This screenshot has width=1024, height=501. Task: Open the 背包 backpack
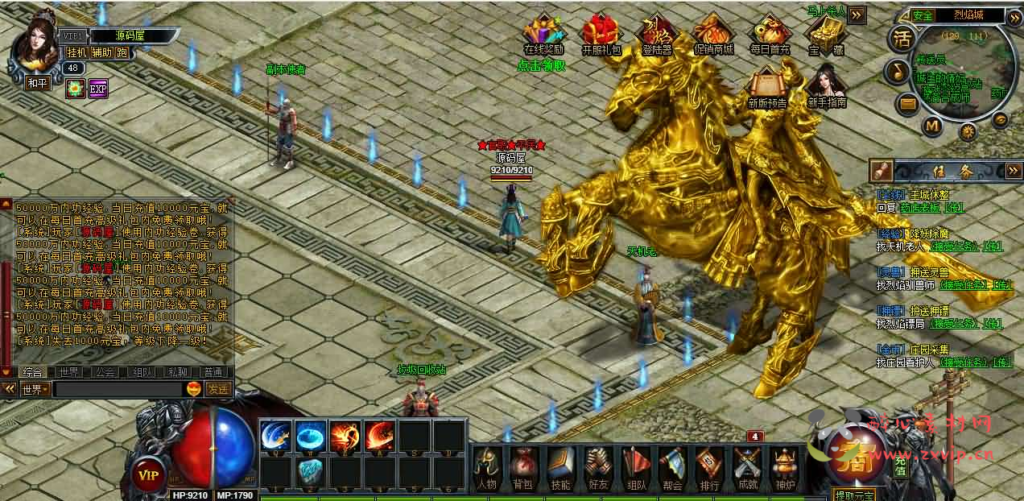coord(522,466)
